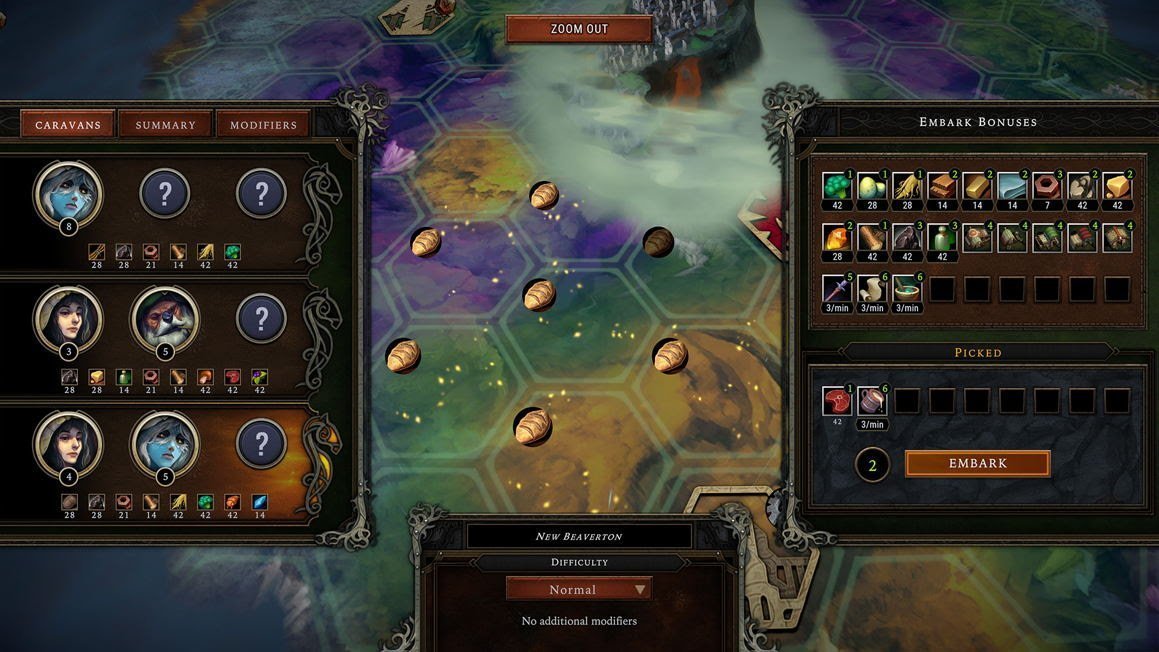Select the hex nut parts bonus
Viewport: 1159px width, 652px height.
click(x=1046, y=187)
